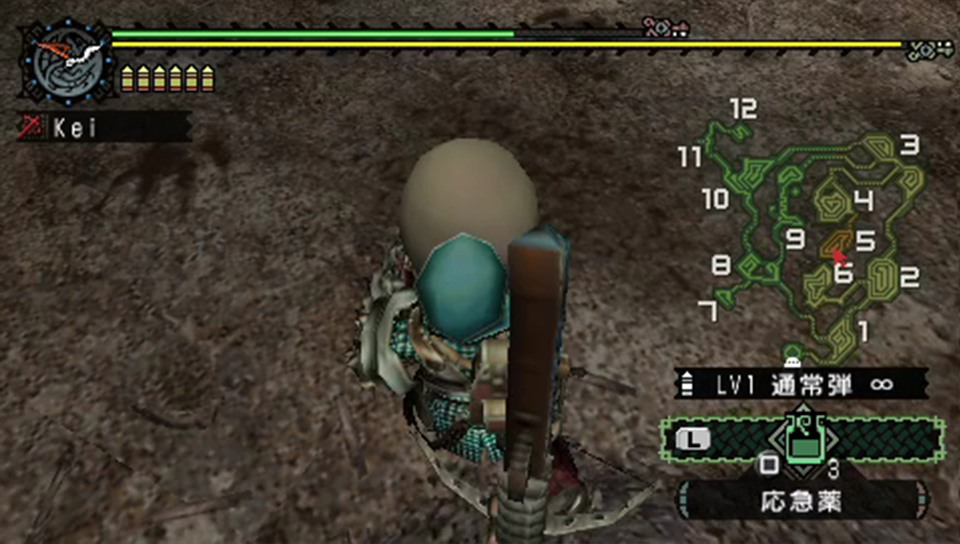Image resolution: width=960 pixels, height=544 pixels.
Task: Select the Kei player name tag
Action: pos(104,127)
